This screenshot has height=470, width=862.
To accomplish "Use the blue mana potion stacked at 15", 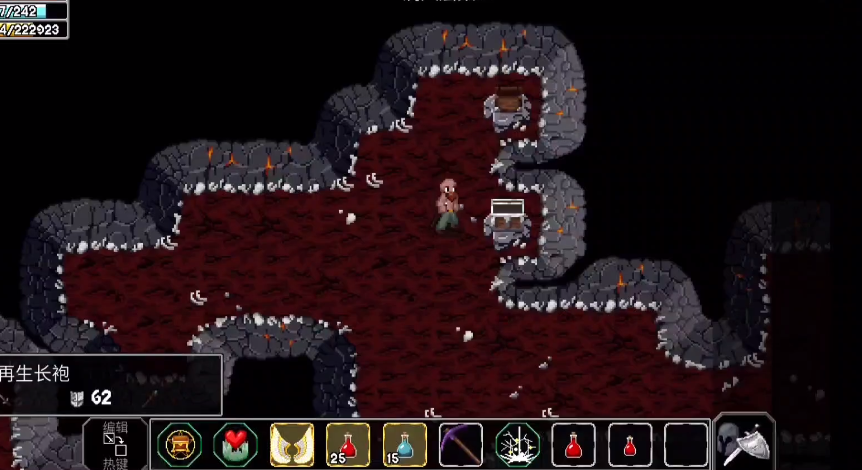I will [x=404, y=445].
